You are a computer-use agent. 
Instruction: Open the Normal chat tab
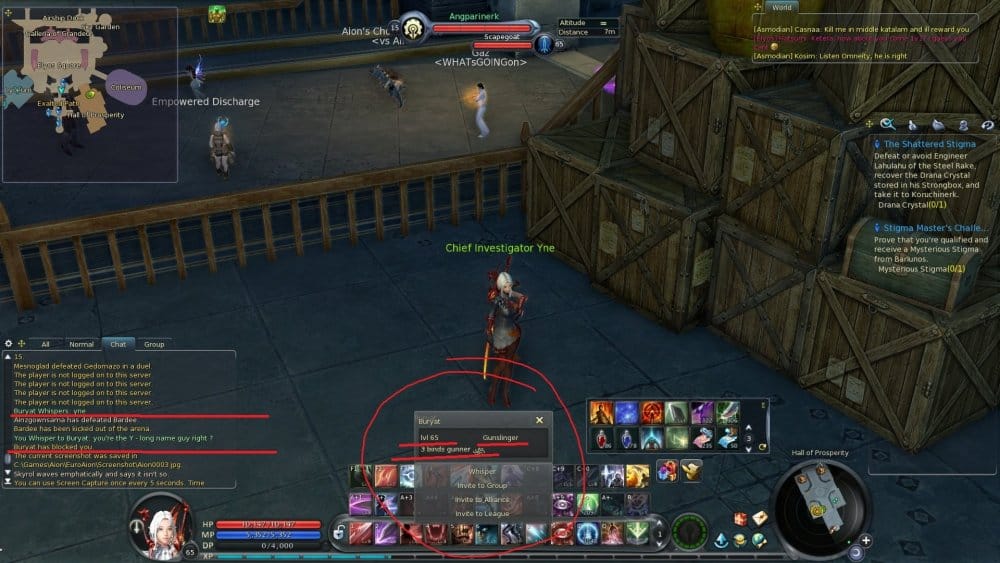81,344
